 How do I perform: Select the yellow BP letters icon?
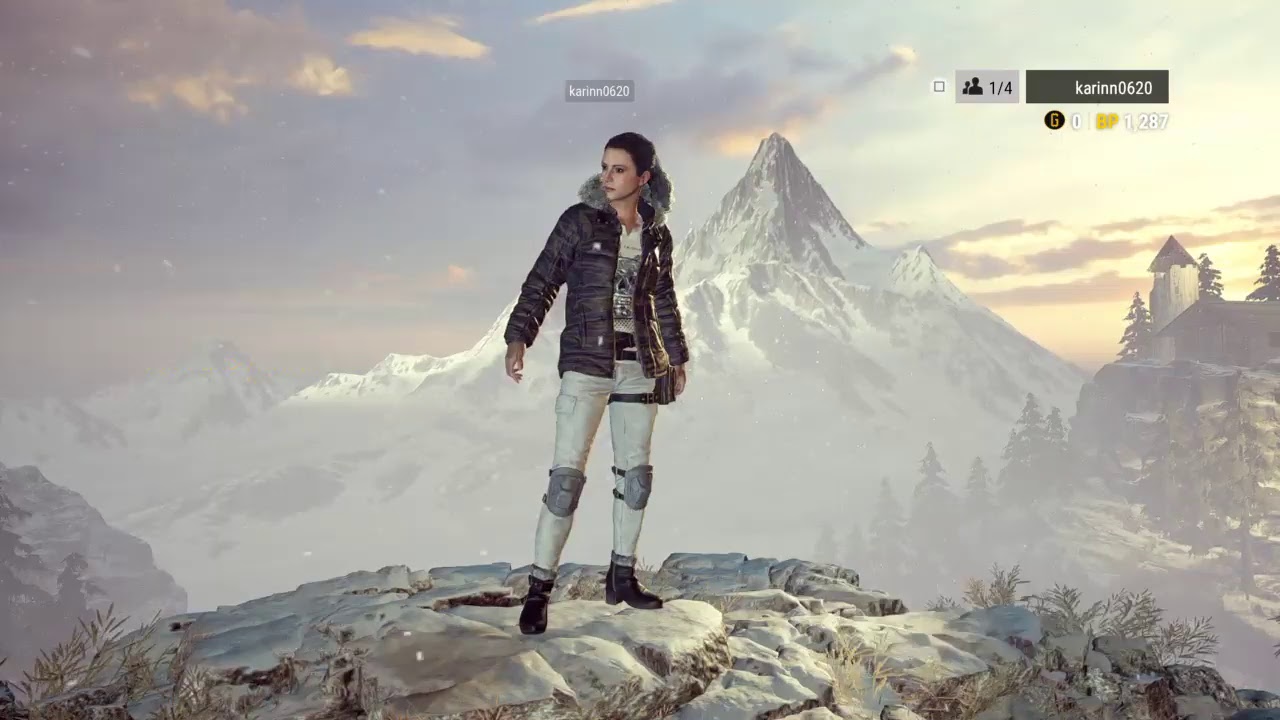1107,120
